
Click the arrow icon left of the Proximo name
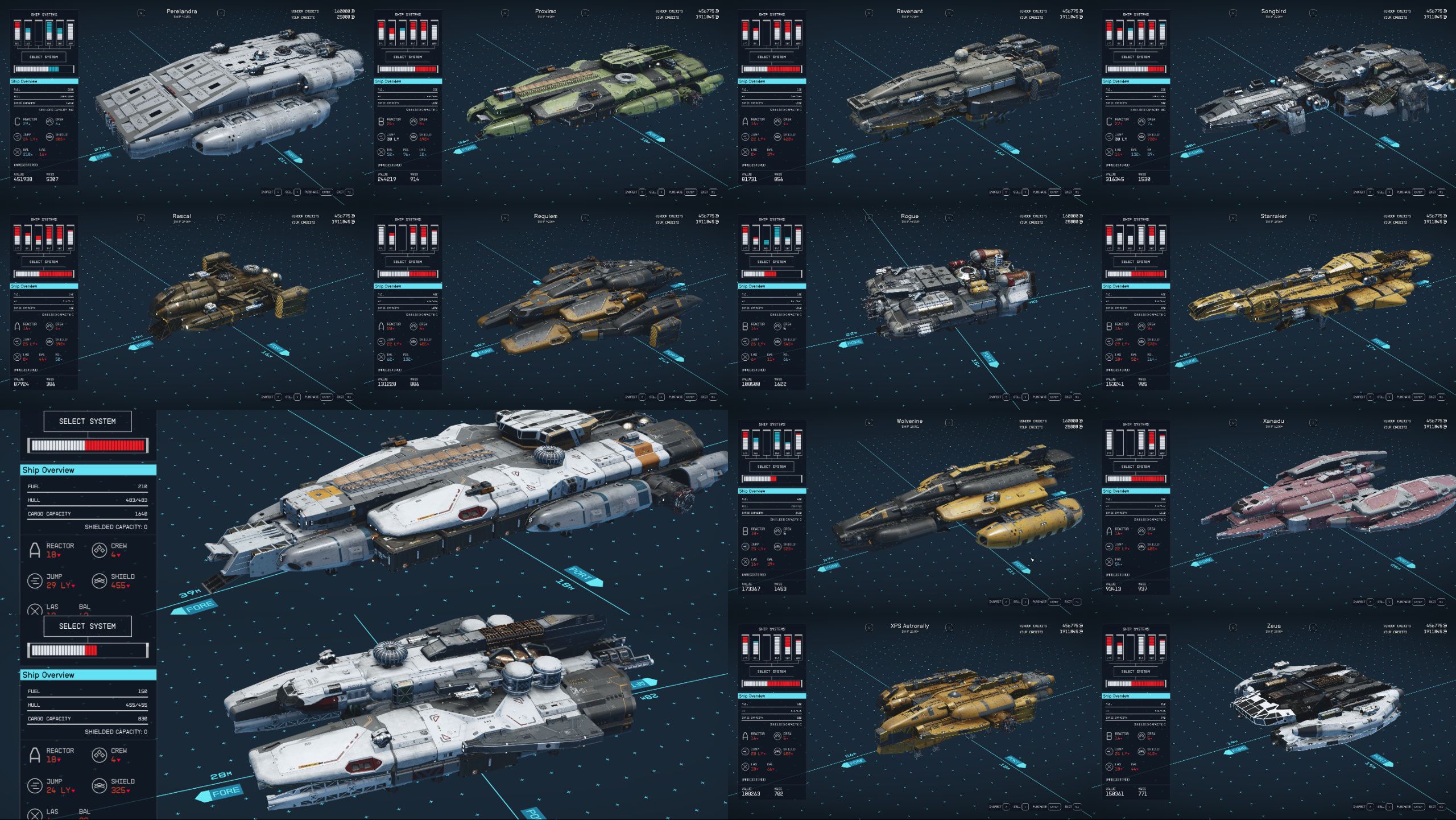point(505,13)
